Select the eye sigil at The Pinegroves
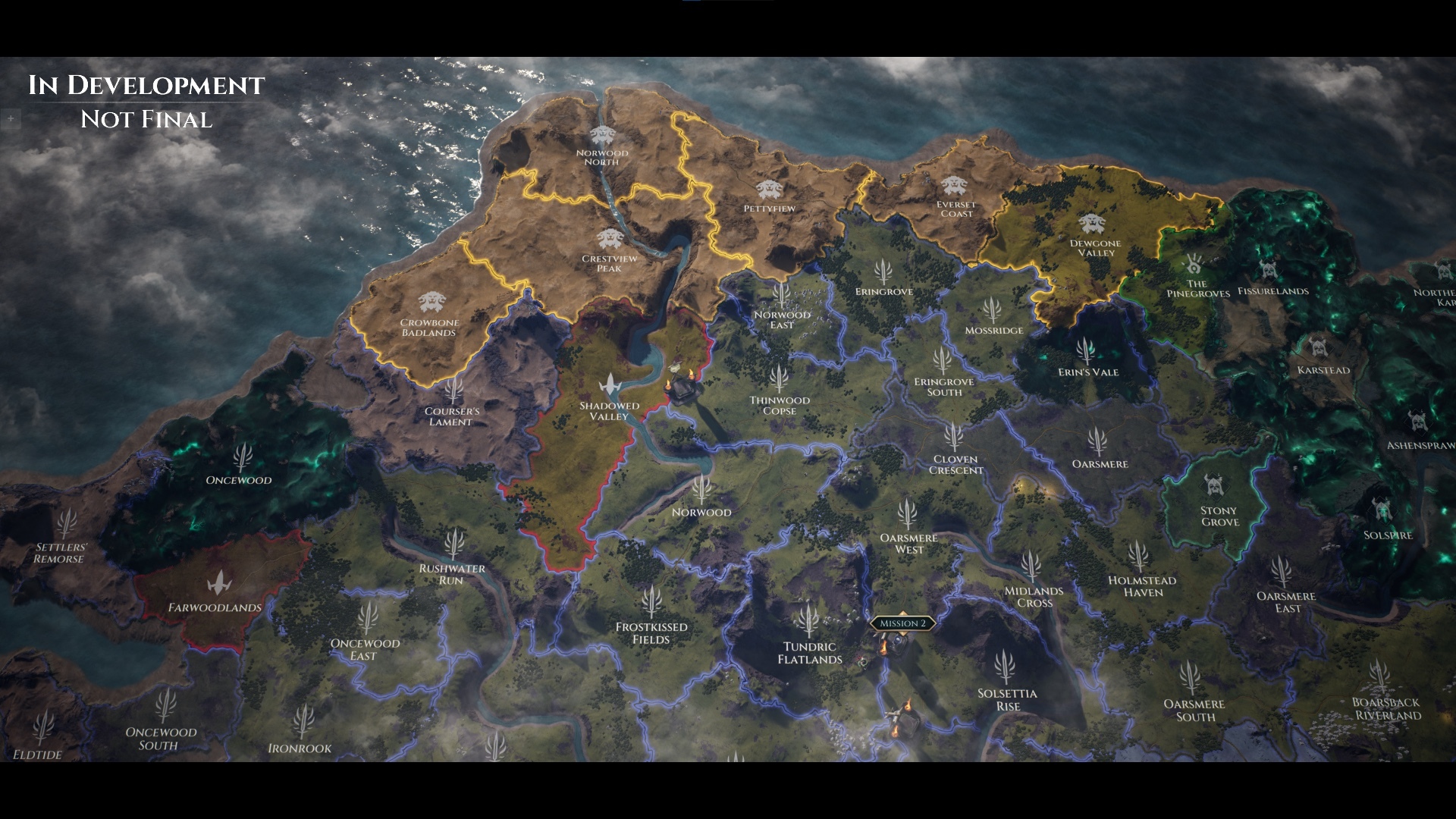The width and height of the screenshot is (1456, 819). (x=1192, y=263)
